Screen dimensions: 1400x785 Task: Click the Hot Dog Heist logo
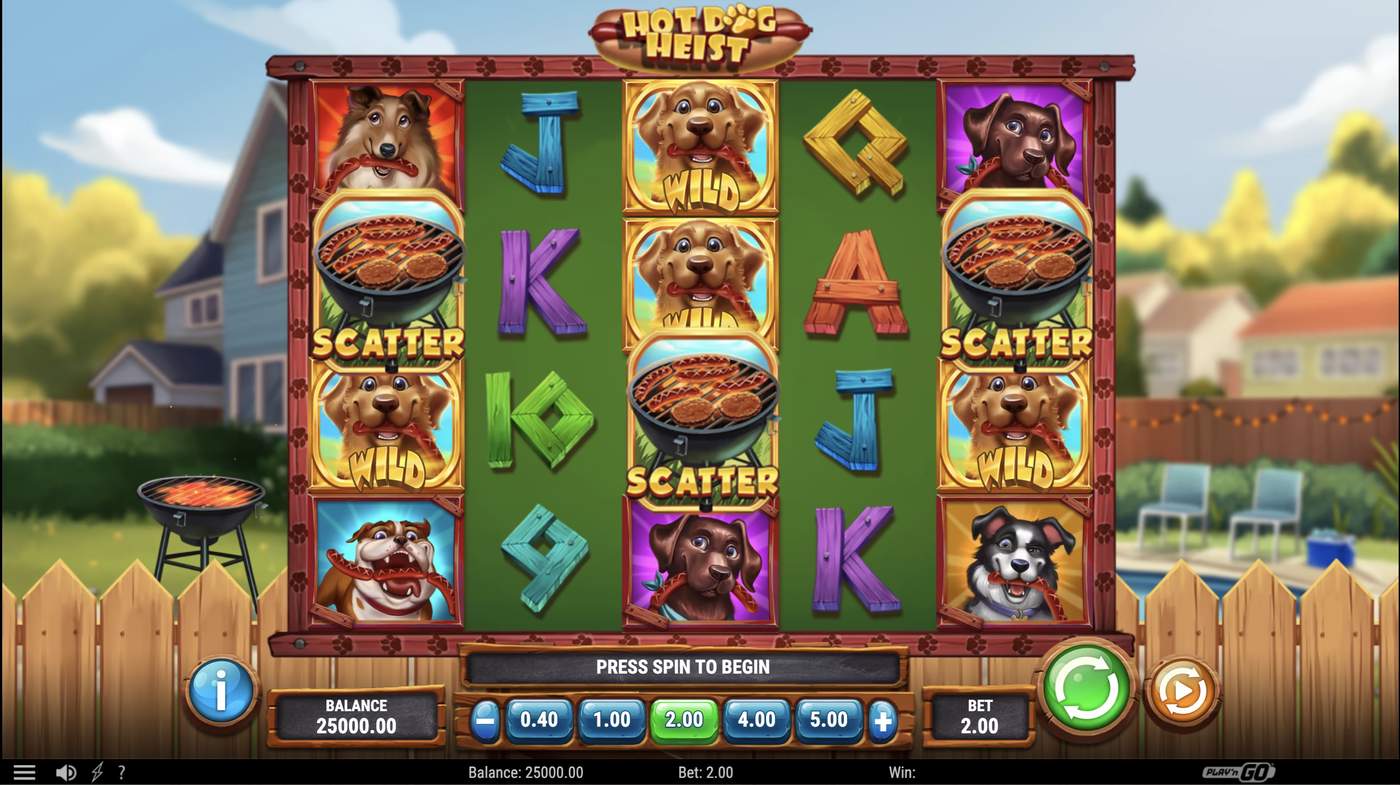[700, 30]
